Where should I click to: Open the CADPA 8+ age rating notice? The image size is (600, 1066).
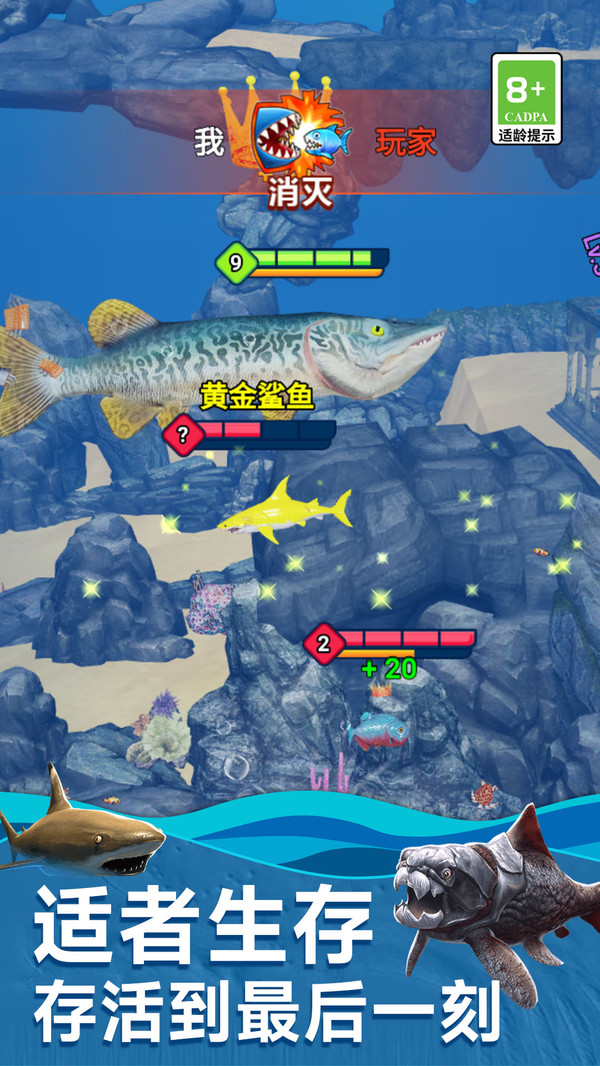pos(527,99)
